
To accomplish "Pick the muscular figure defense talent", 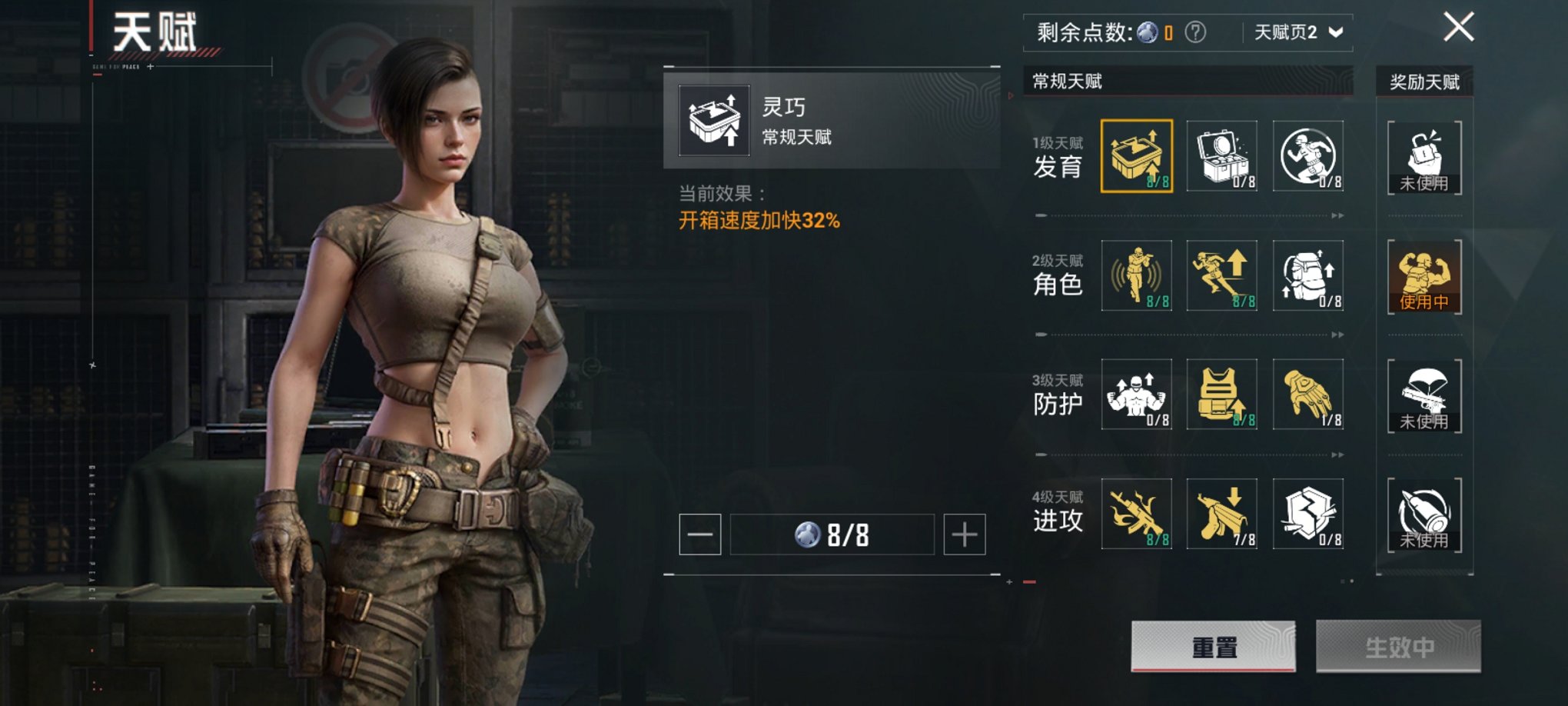I will click(1136, 394).
